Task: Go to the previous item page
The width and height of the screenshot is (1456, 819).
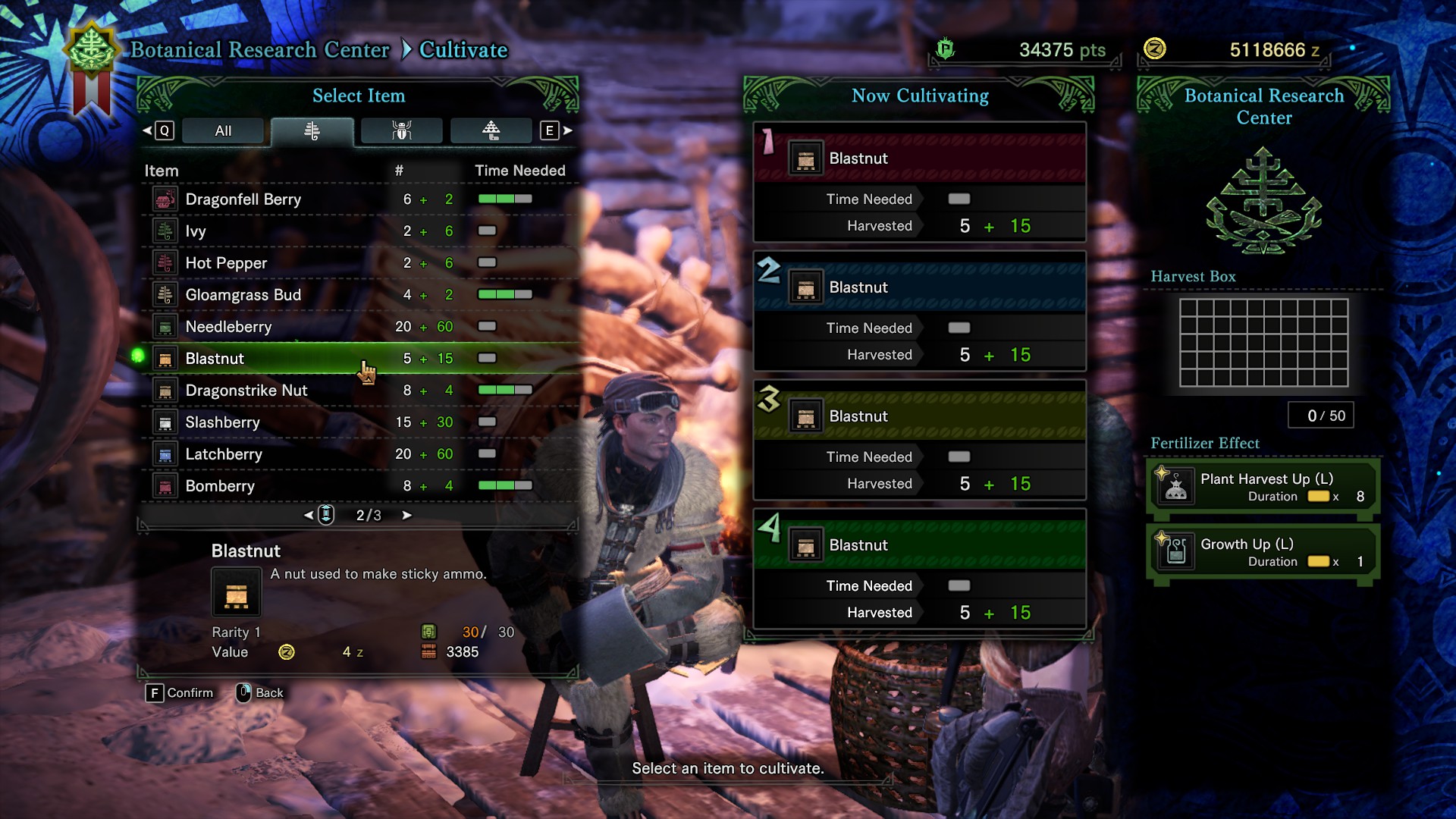Action: click(309, 516)
